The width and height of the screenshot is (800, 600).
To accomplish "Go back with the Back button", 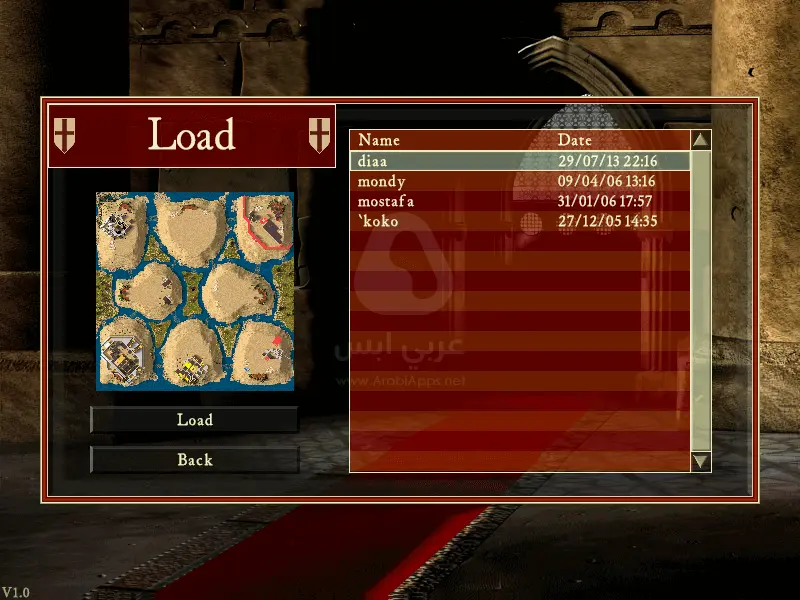I will pos(195,460).
